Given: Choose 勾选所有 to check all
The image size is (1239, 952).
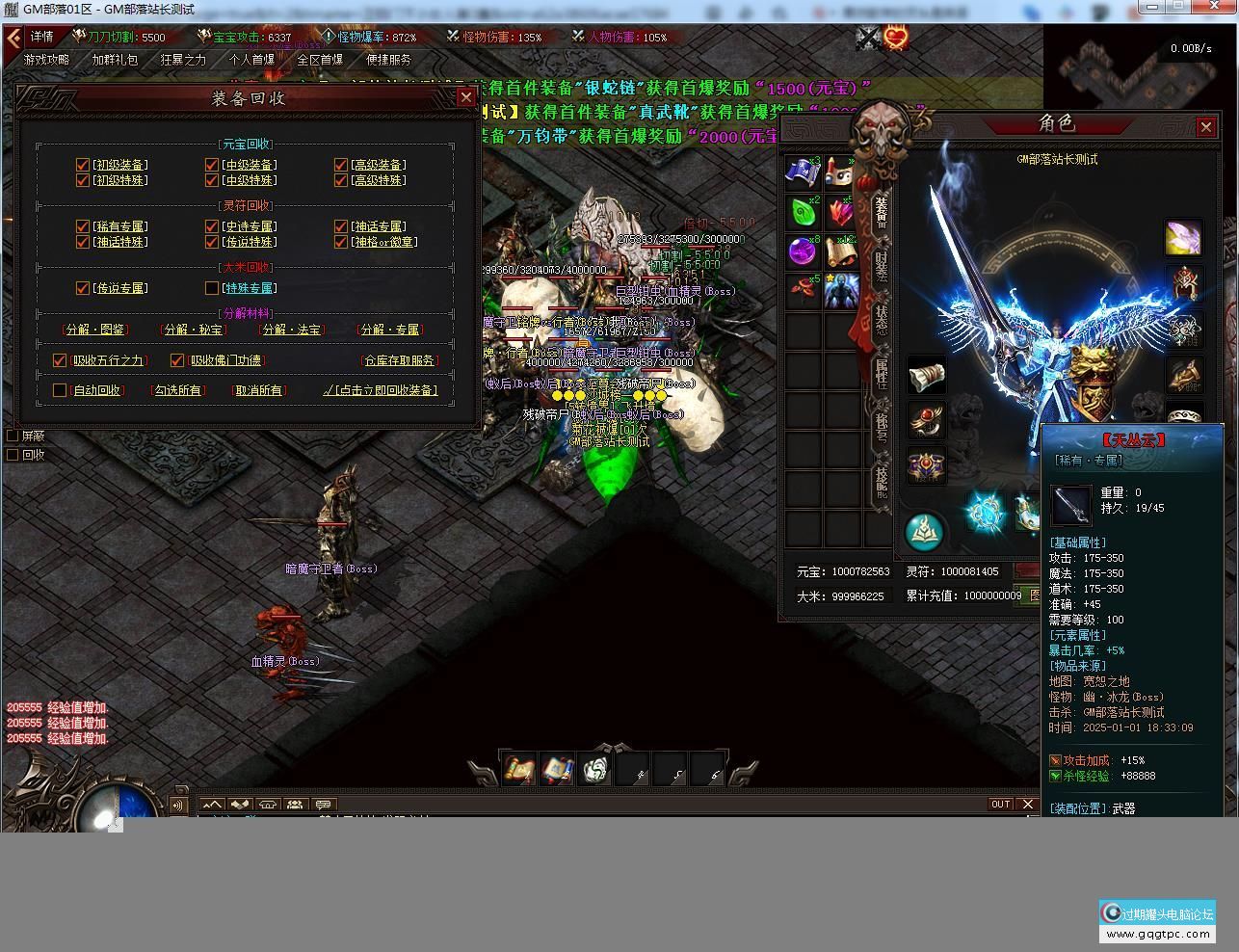Looking at the screenshot, I should pos(178,390).
